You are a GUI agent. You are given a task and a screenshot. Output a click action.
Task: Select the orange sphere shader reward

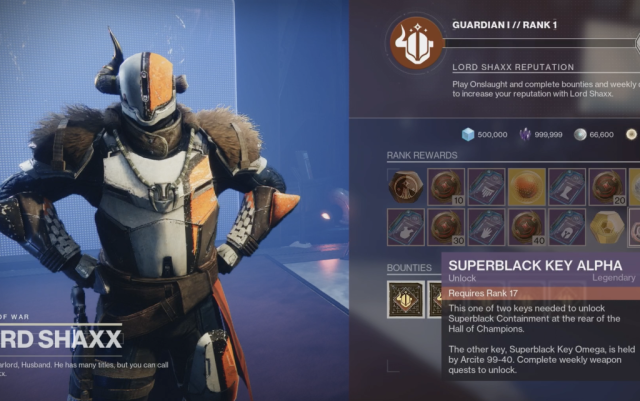tap(526, 186)
